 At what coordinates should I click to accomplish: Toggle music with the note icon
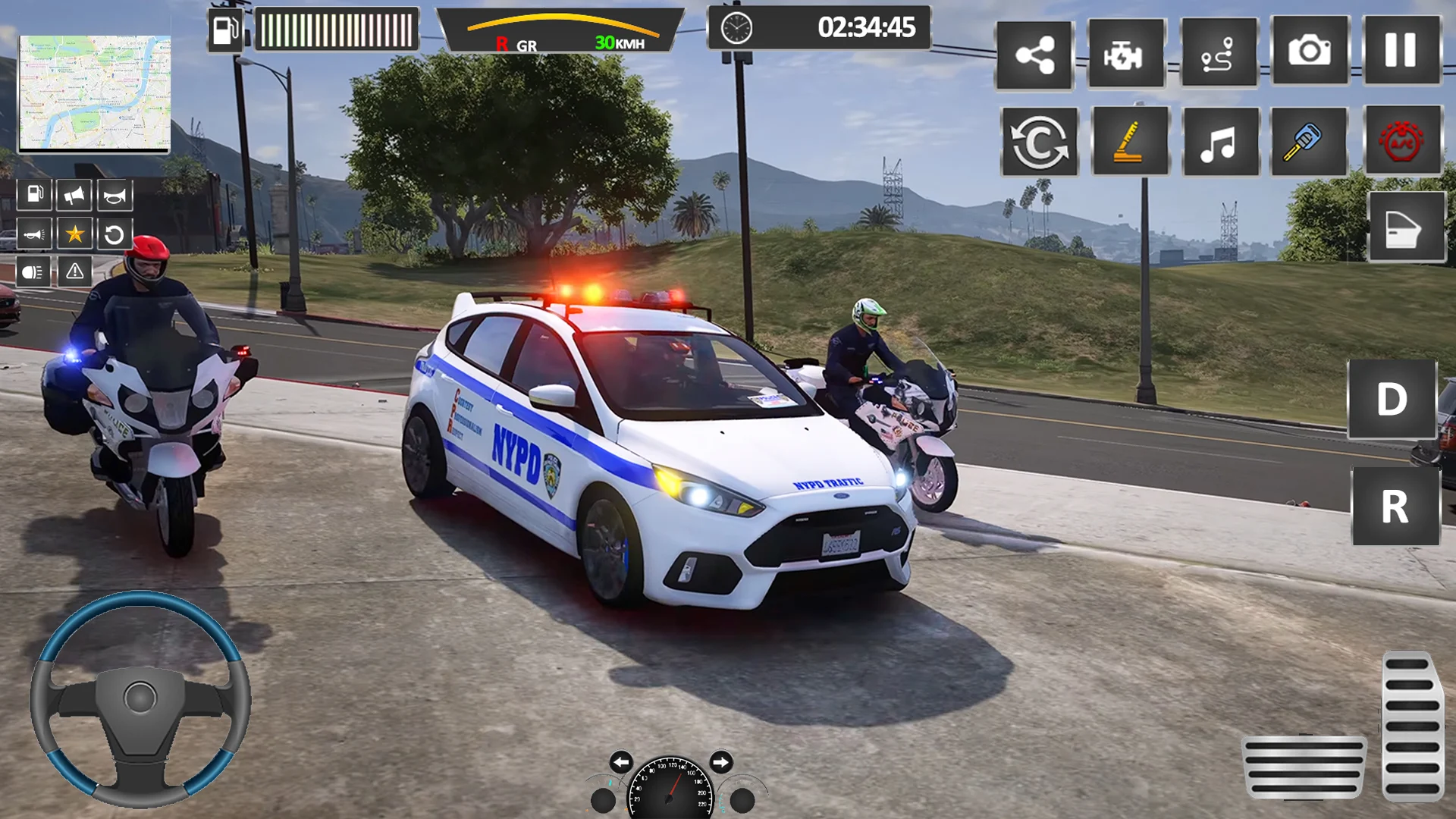(1220, 142)
